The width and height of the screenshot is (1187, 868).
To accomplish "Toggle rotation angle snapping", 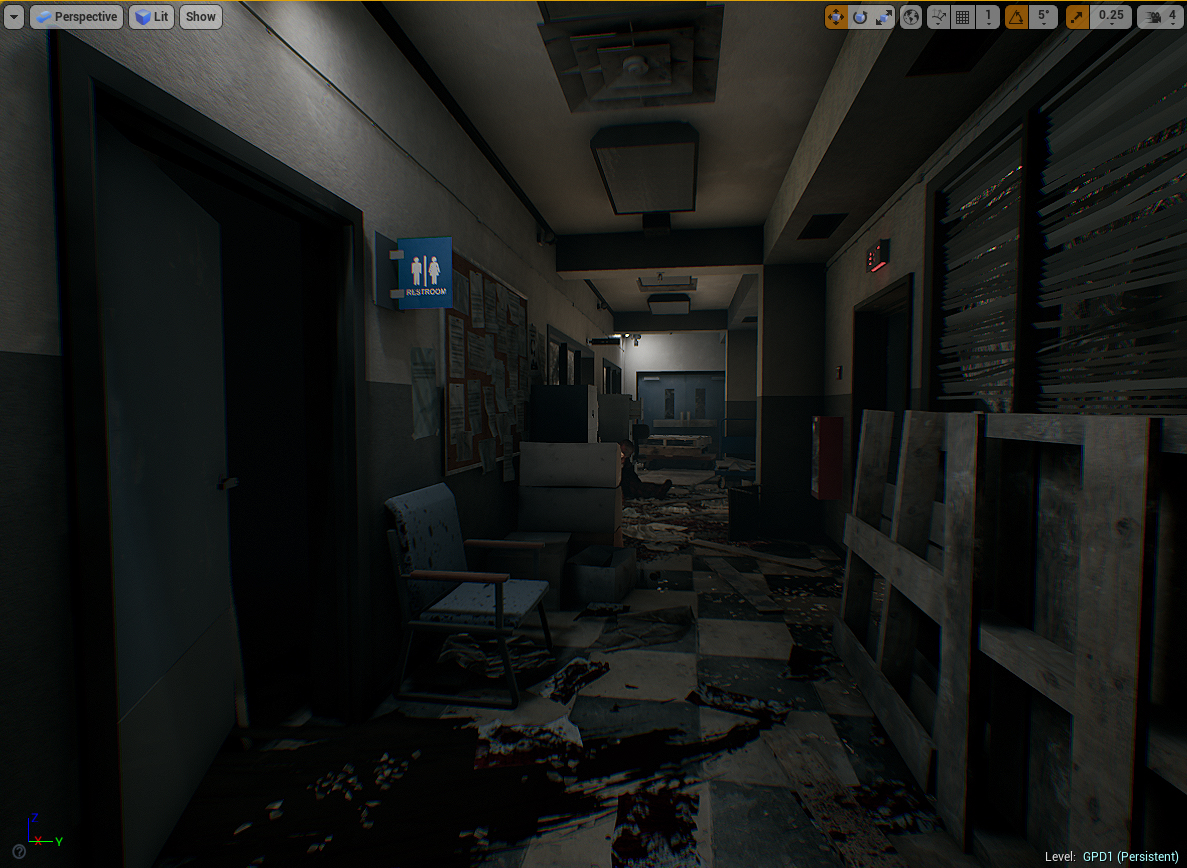I will click(1017, 17).
